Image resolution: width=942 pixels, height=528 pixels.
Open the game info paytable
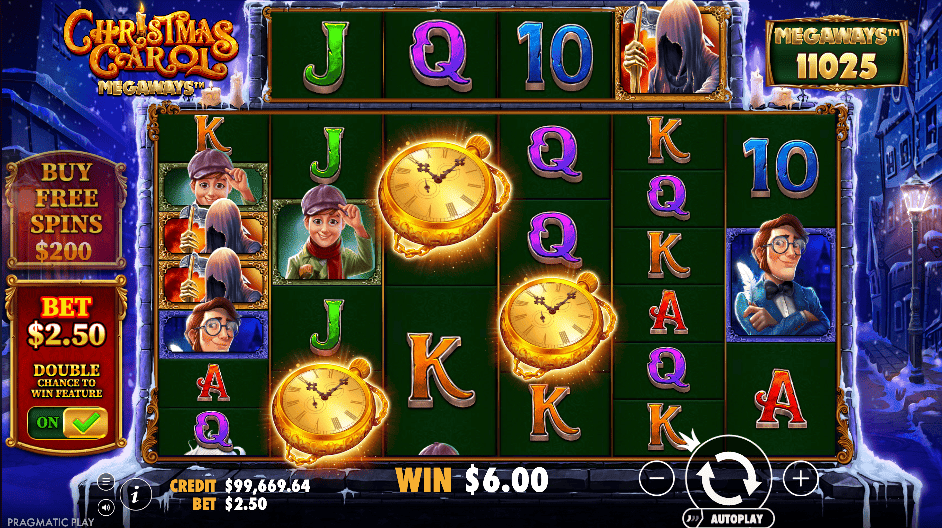point(135,492)
